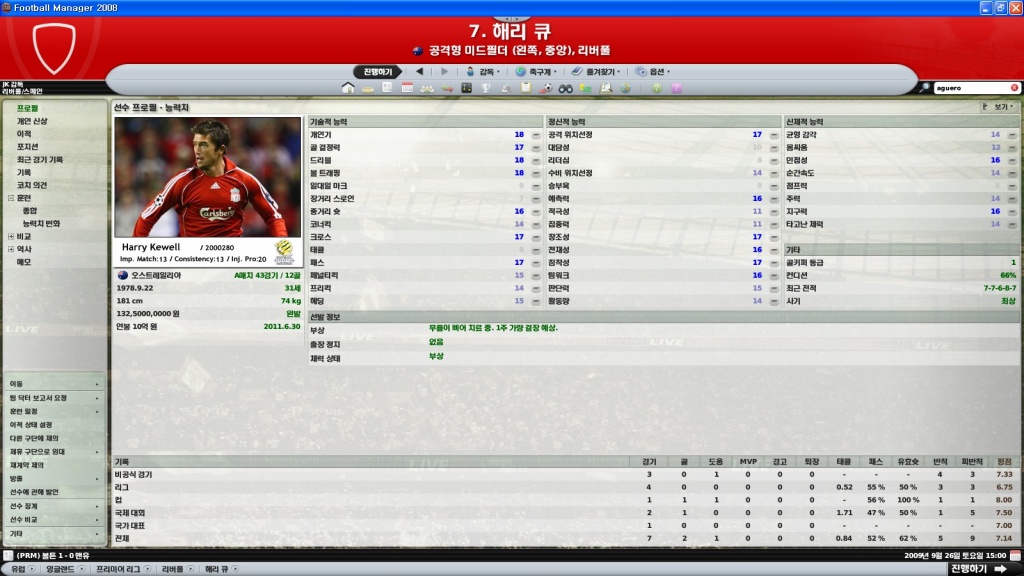Open the 코치 의견 coach report
Image resolution: width=1024 pixels, height=576 pixels.
32,185
